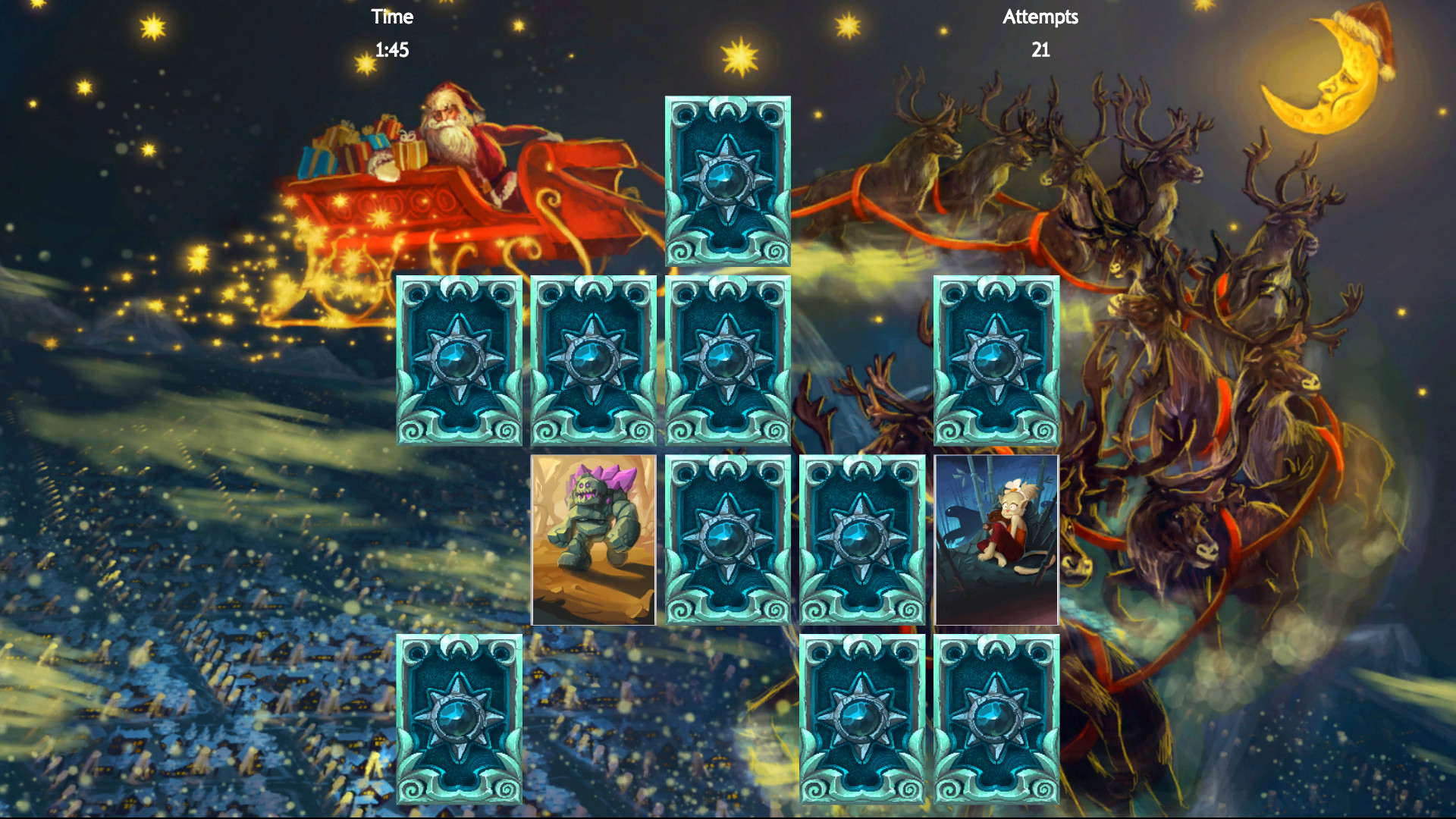The image size is (1456, 819).
Task: Click the attempts counter showing 21
Action: pyautogui.click(x=1041, y=51)
